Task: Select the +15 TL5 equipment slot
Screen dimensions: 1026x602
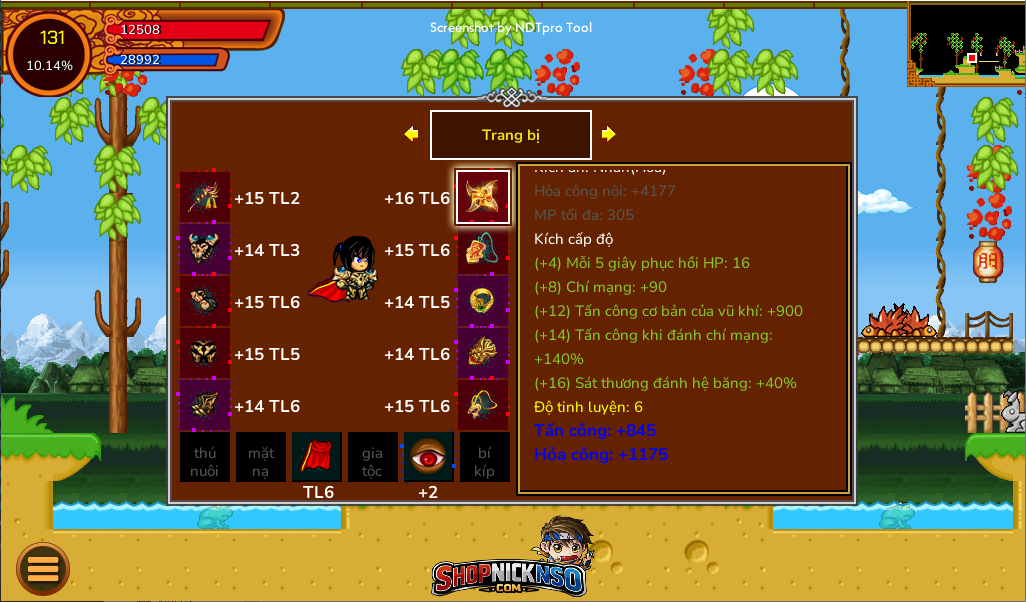Action: 205,353
